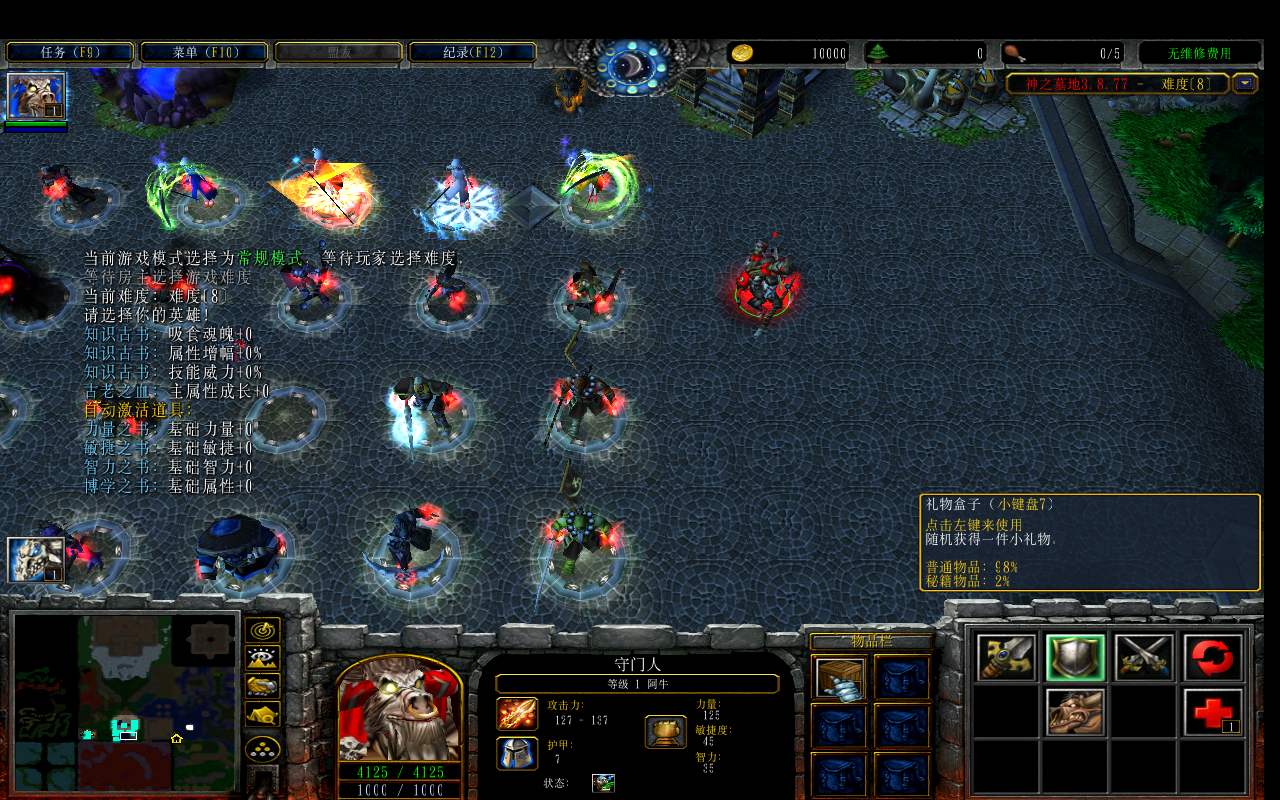The height and width of the screenshot is (800, 1280).
Task: Collapse the 神之墓地 difficulty panel arrow button
Action: [1245, 84]
